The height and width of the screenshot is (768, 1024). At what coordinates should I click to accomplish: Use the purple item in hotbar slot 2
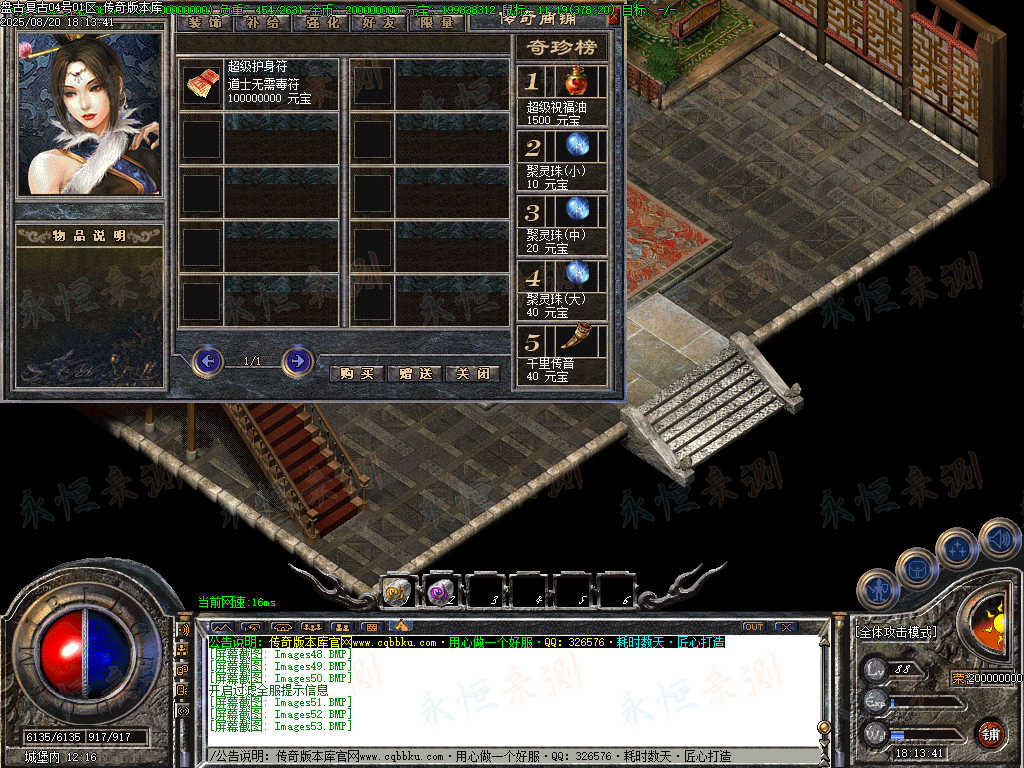click(x=441, y=591)
